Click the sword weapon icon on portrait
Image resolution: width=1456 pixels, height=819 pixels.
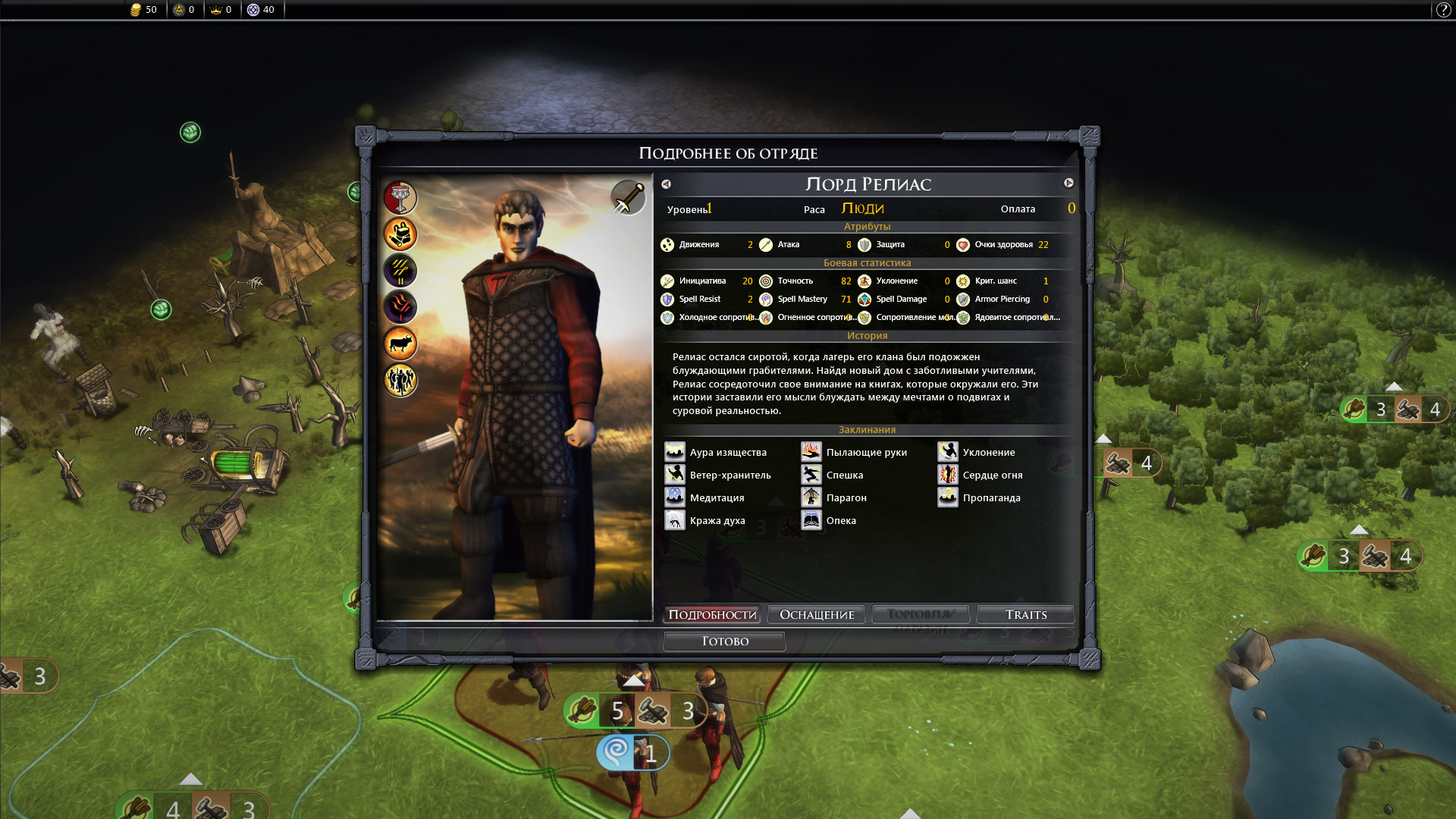pos(628,199)
